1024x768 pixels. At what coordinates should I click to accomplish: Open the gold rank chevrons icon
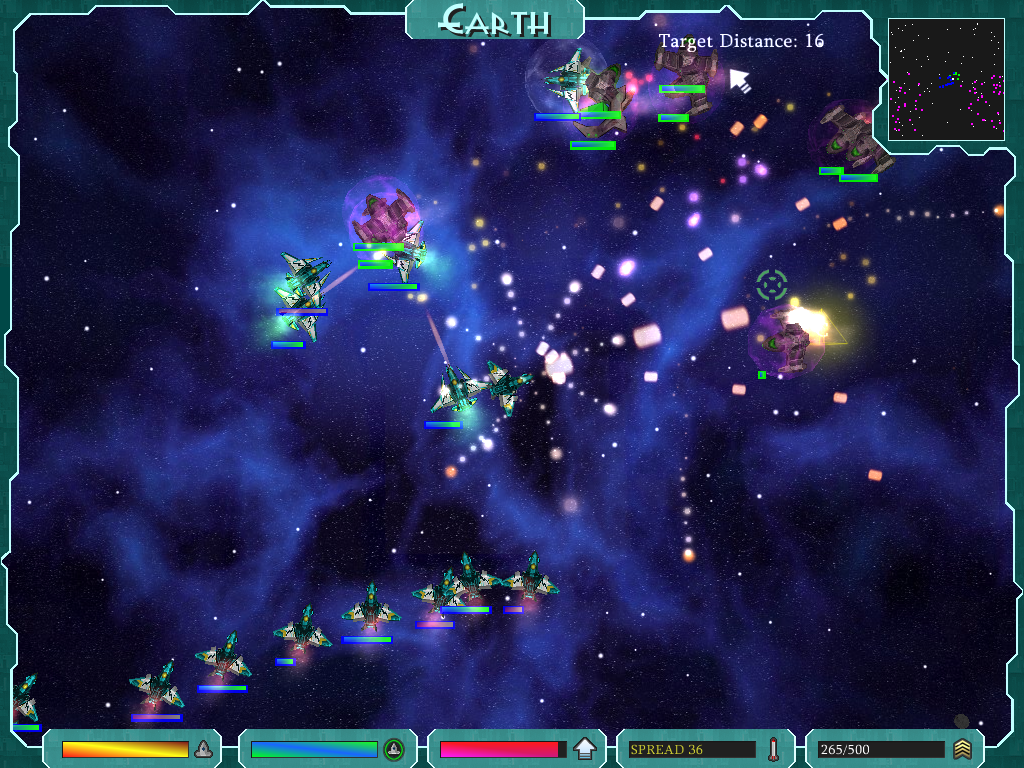coord(962,749)
